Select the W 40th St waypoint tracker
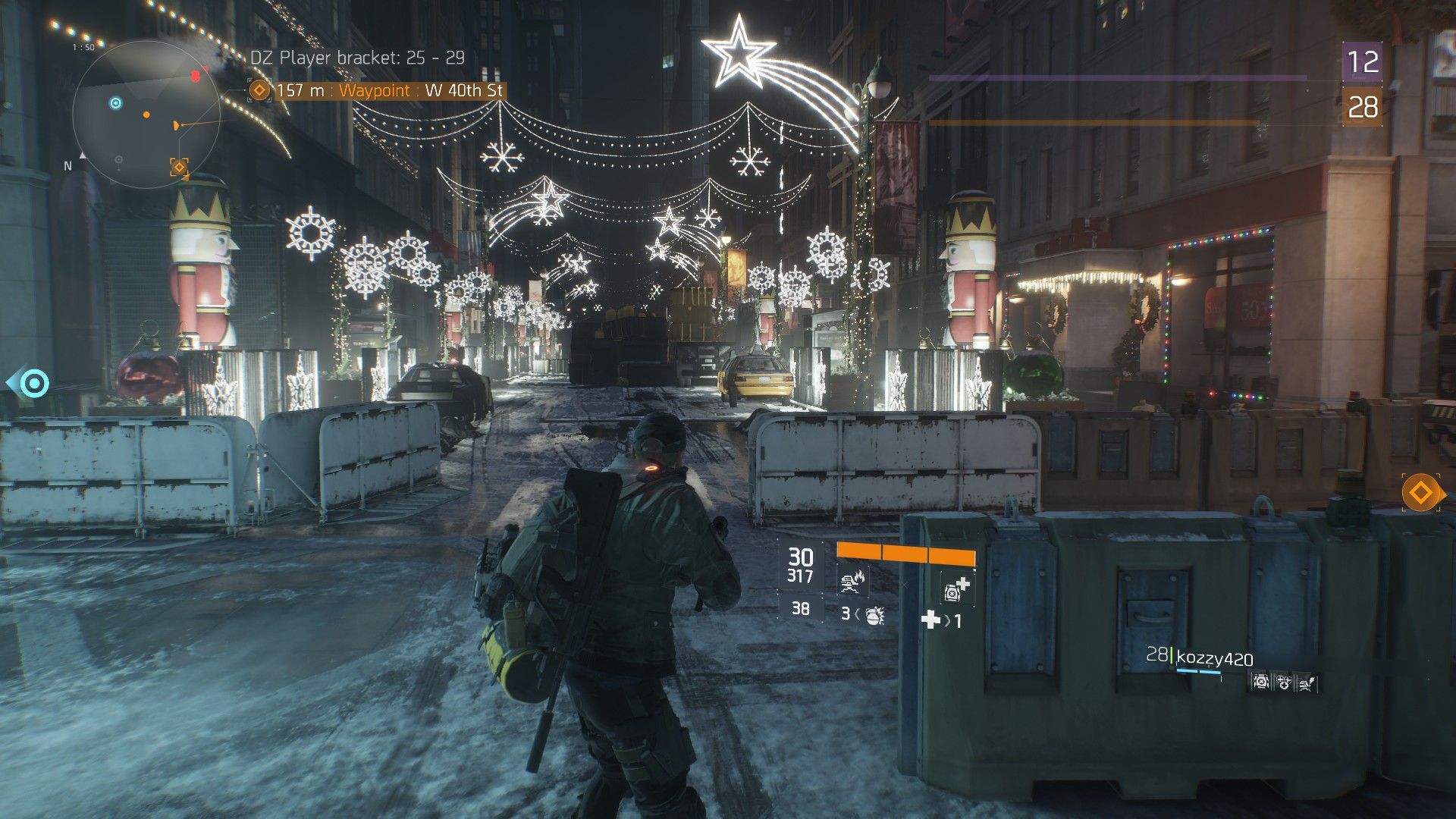Screen dimensions: 1456x819 pyautogui.click(x=378, y=91)
